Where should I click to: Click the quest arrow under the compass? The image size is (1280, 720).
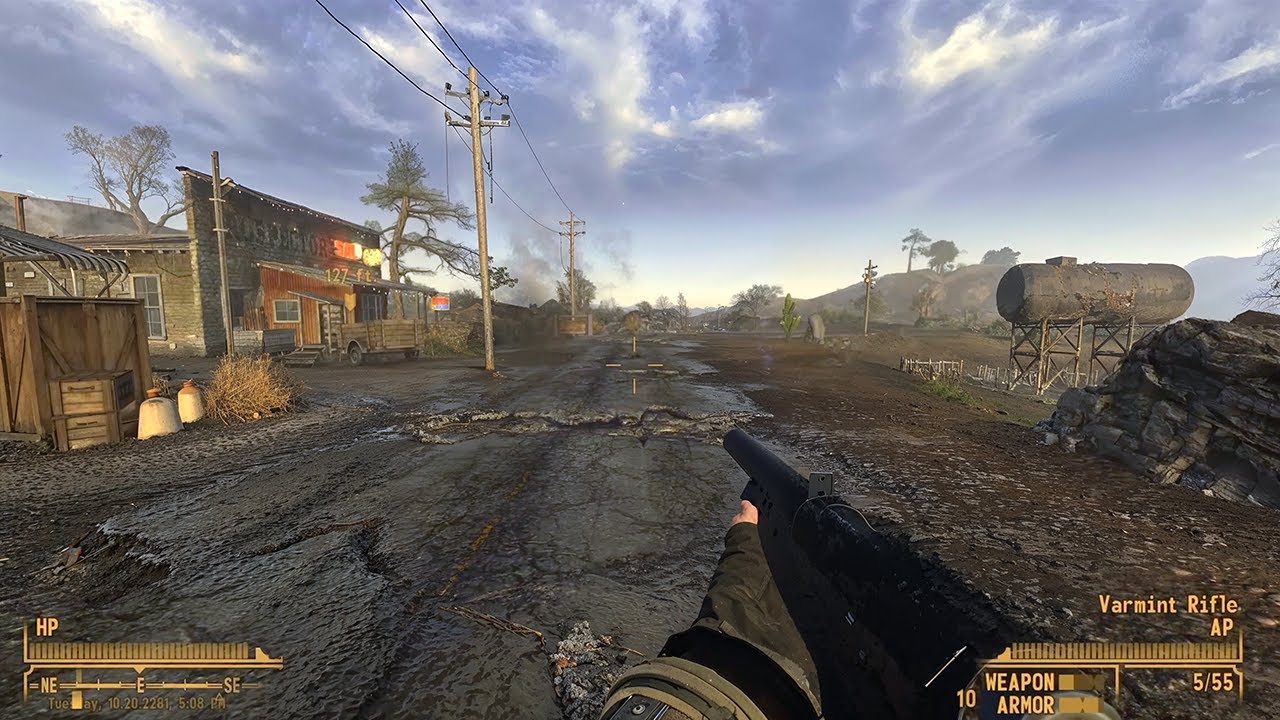click(220, 698)
